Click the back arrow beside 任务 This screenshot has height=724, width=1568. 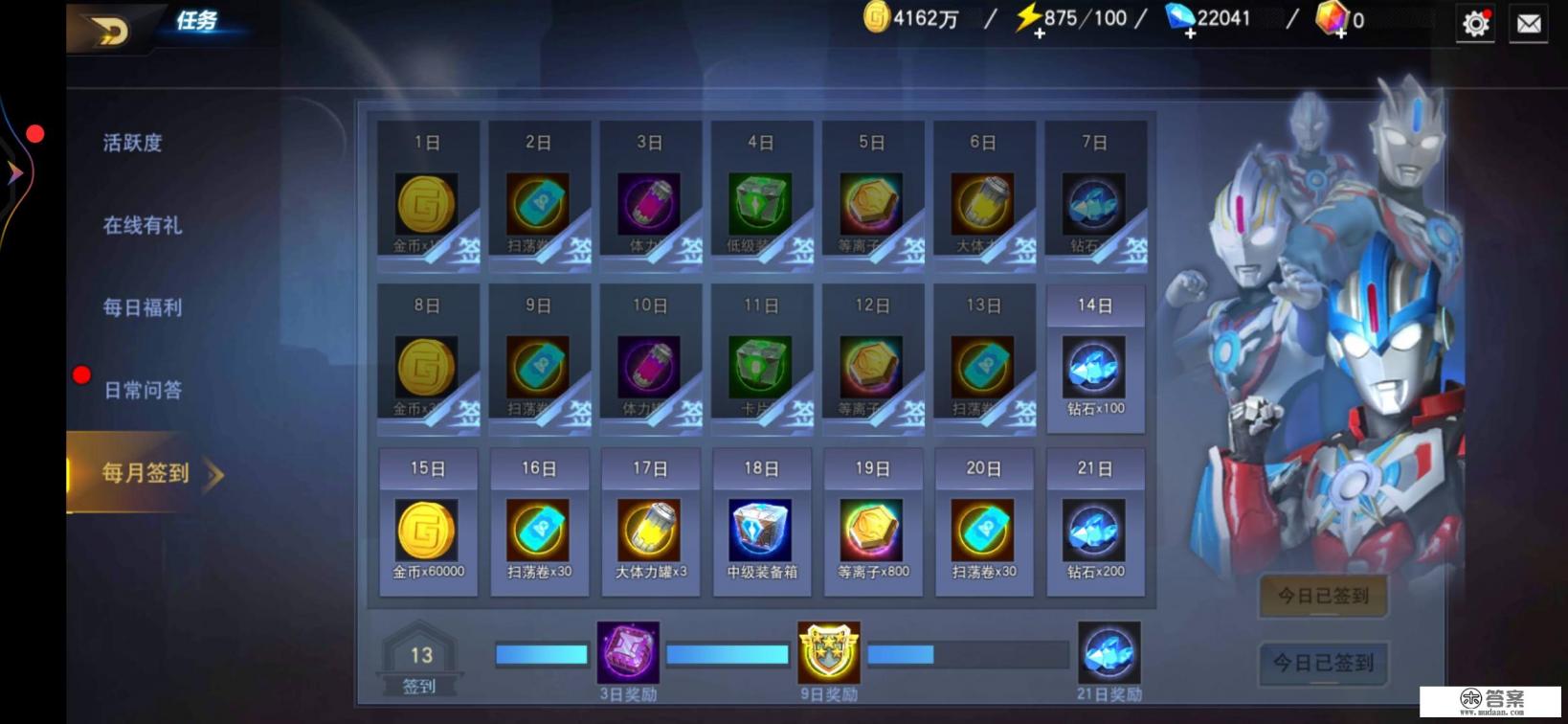click(109, 32)
